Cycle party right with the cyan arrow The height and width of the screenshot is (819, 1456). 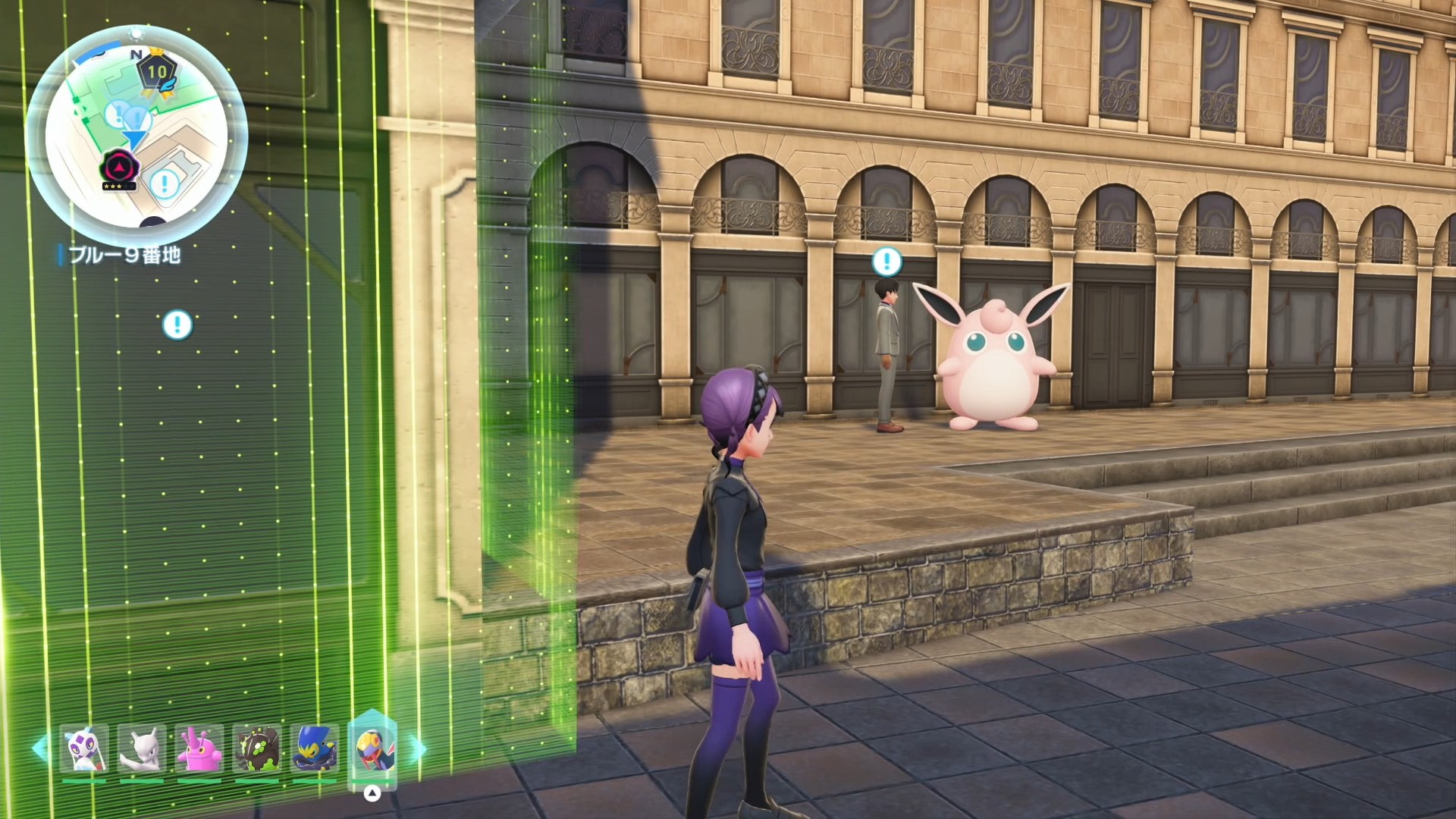(419, 748)
